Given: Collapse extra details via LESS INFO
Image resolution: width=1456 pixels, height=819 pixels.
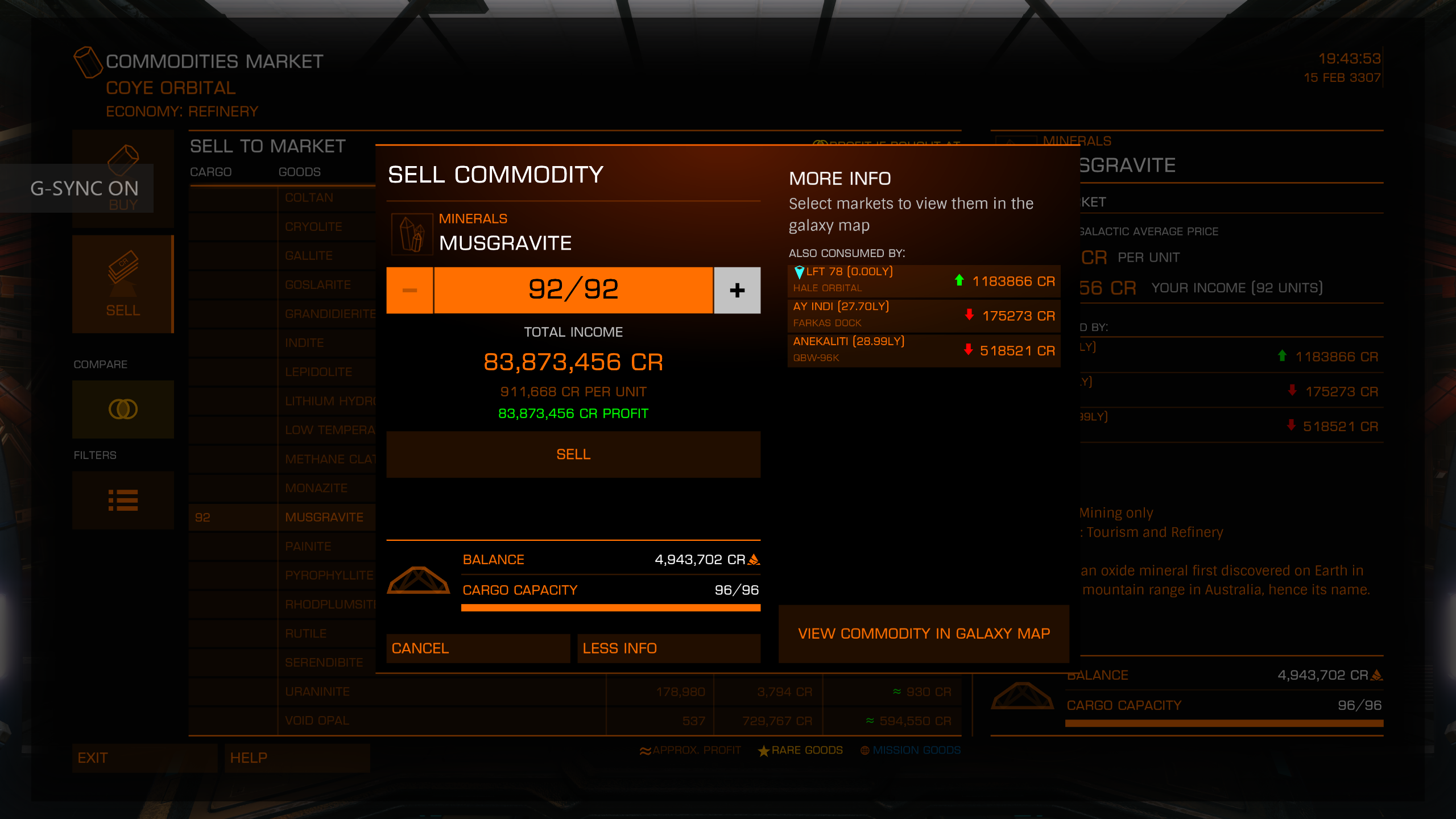Looking at the screenshot, I should [x=669, y=648].
